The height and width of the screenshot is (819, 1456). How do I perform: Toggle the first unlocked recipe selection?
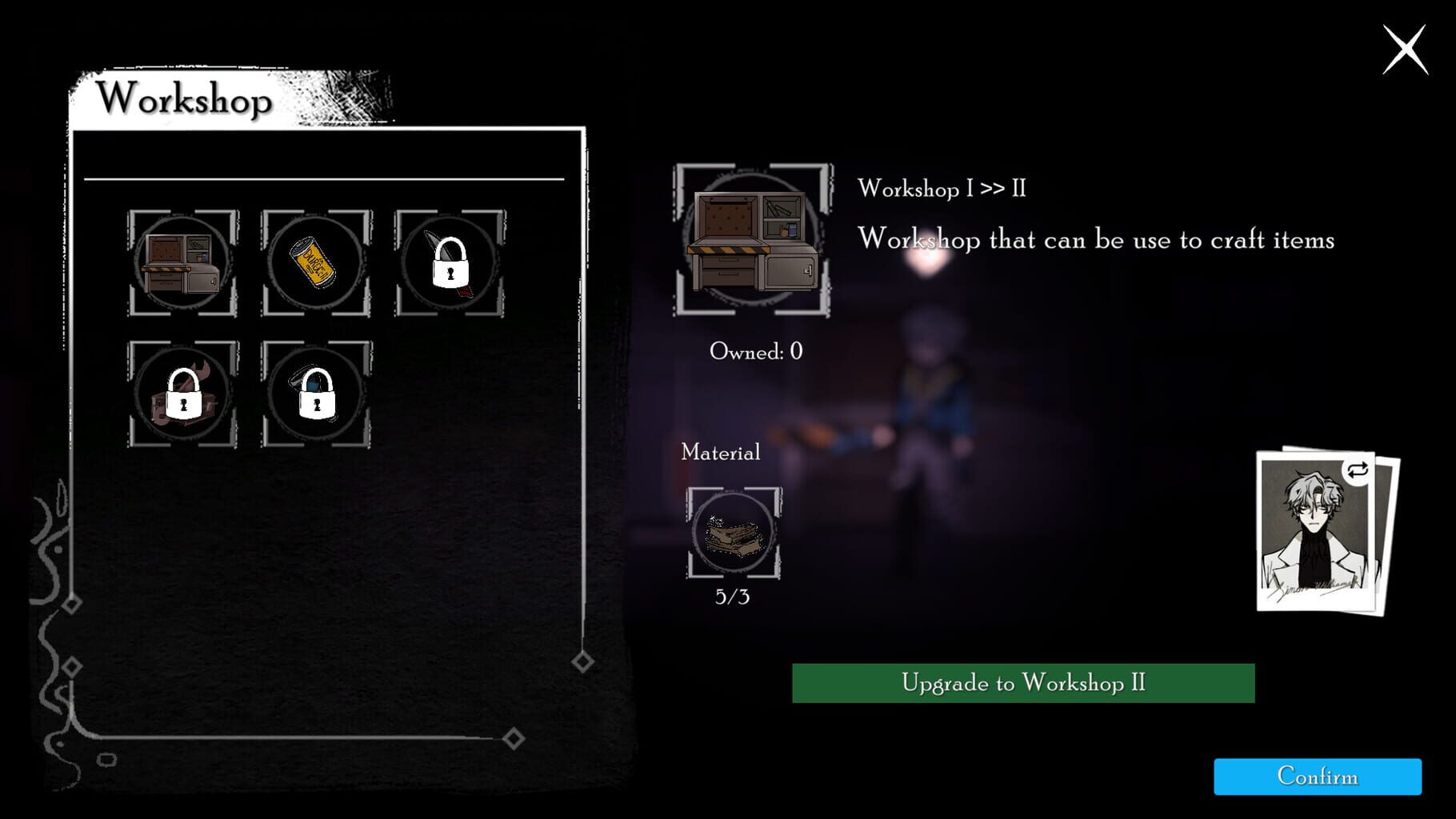pos(181,264)
